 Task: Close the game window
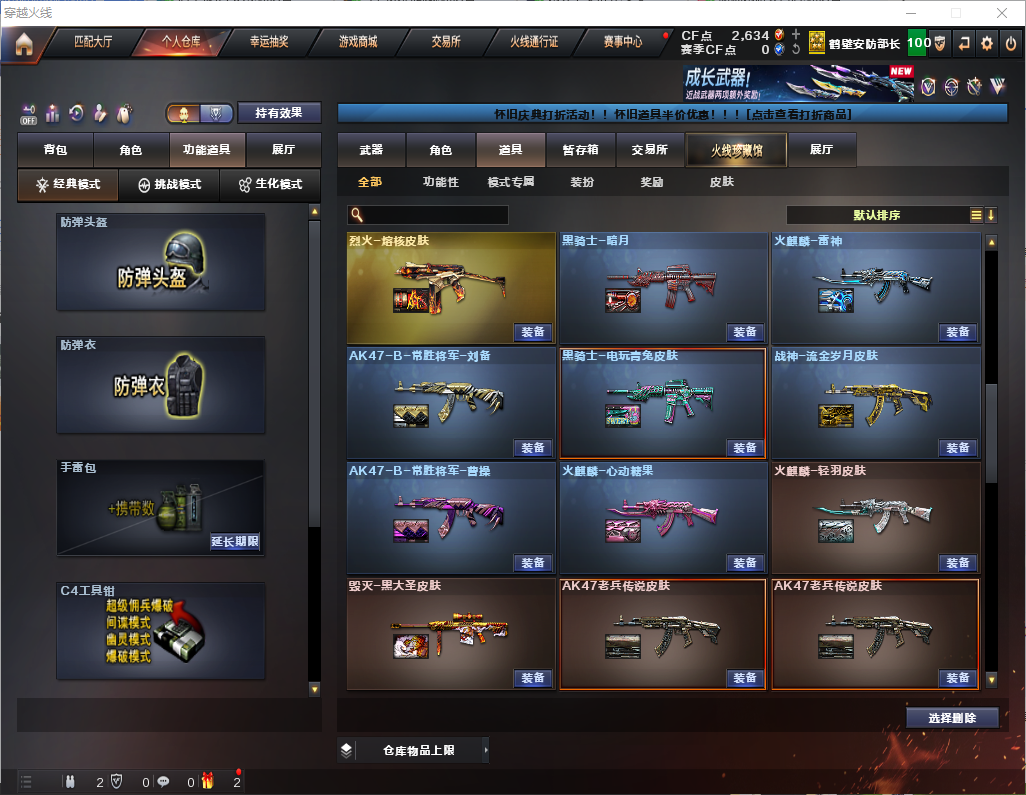1002,13
